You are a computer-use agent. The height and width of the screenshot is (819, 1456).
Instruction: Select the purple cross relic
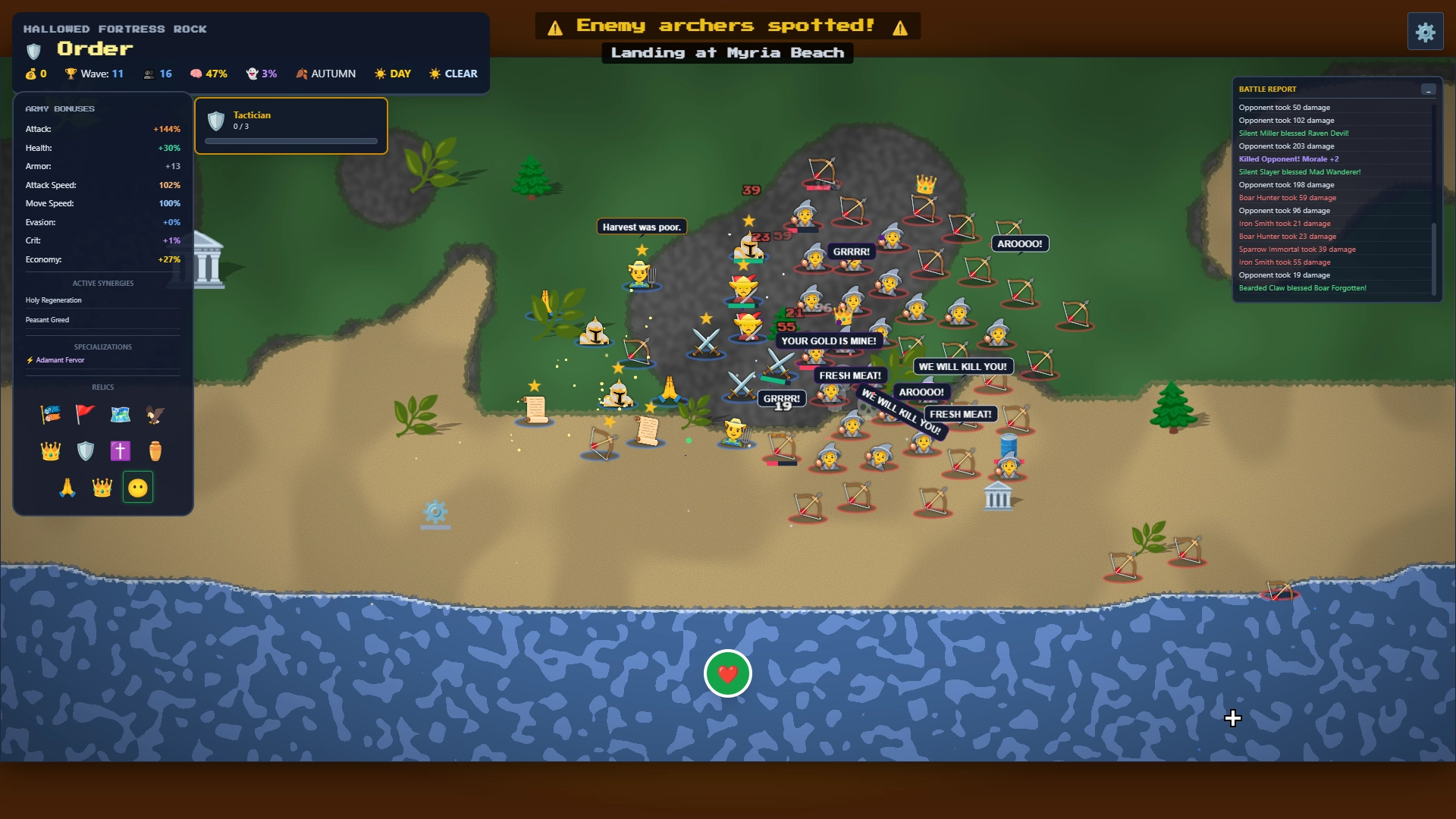(120, 450)
